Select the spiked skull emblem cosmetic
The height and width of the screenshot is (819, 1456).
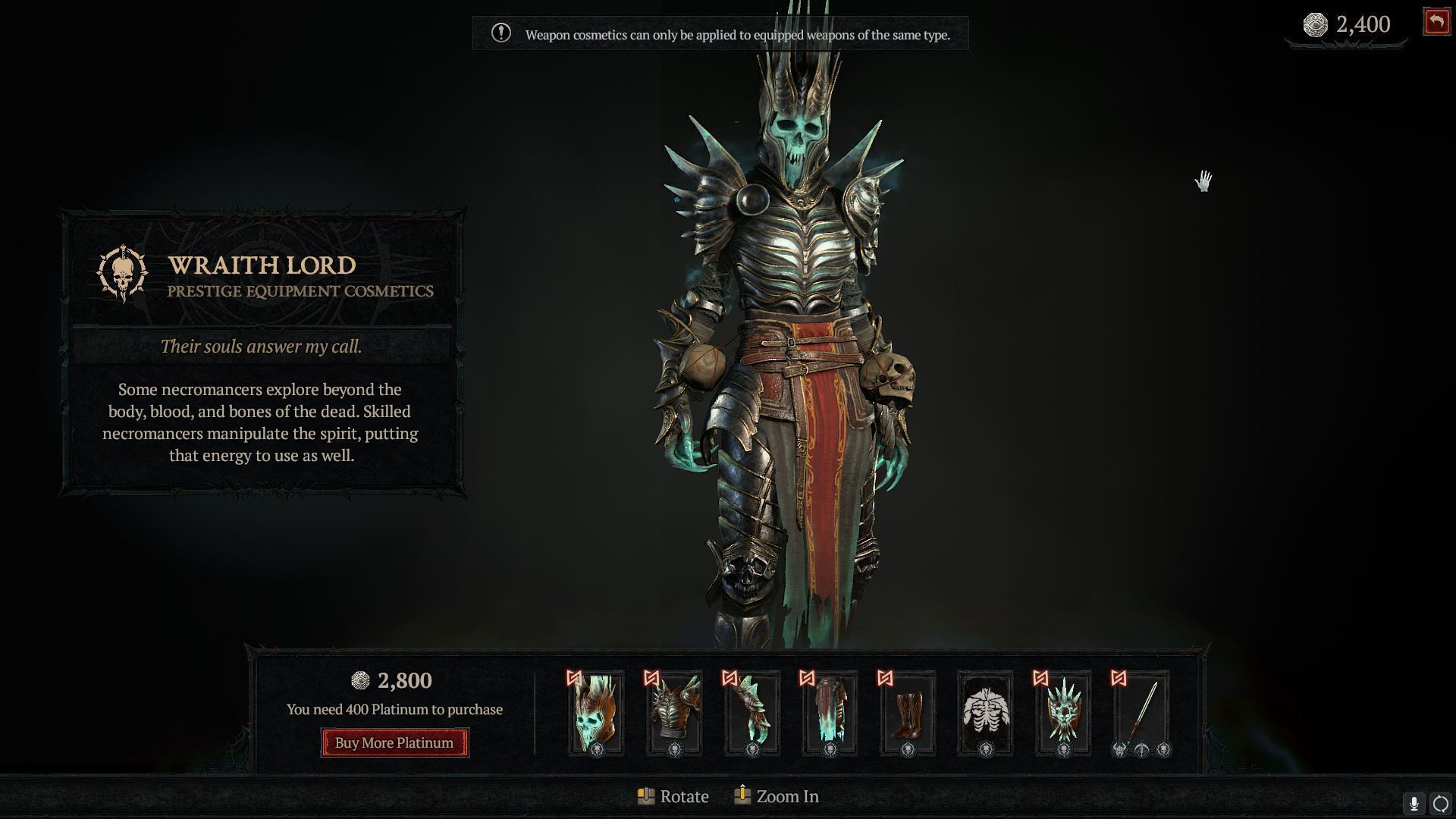(x=1063, y=713)
